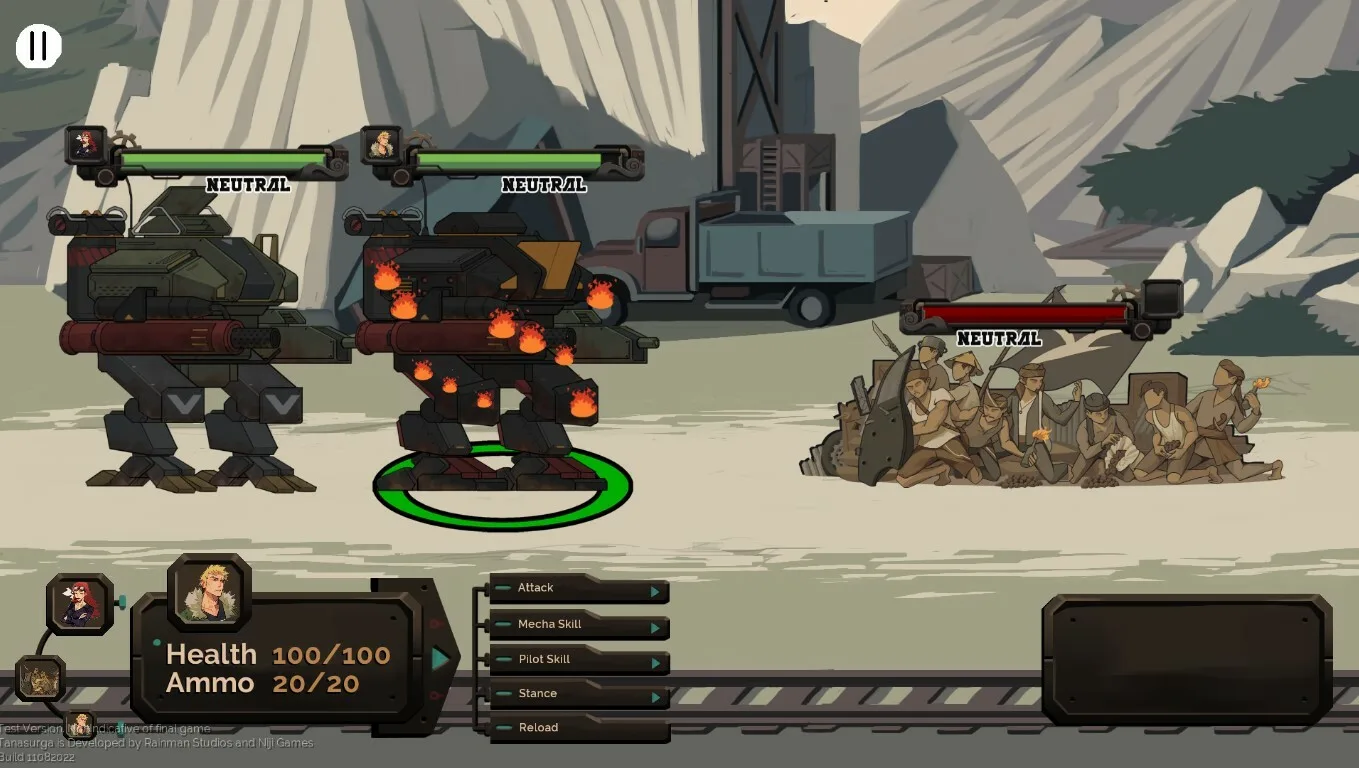Screen dimensions: 1359x768
Task: Choose the Attack command
Action: point(578,589)
